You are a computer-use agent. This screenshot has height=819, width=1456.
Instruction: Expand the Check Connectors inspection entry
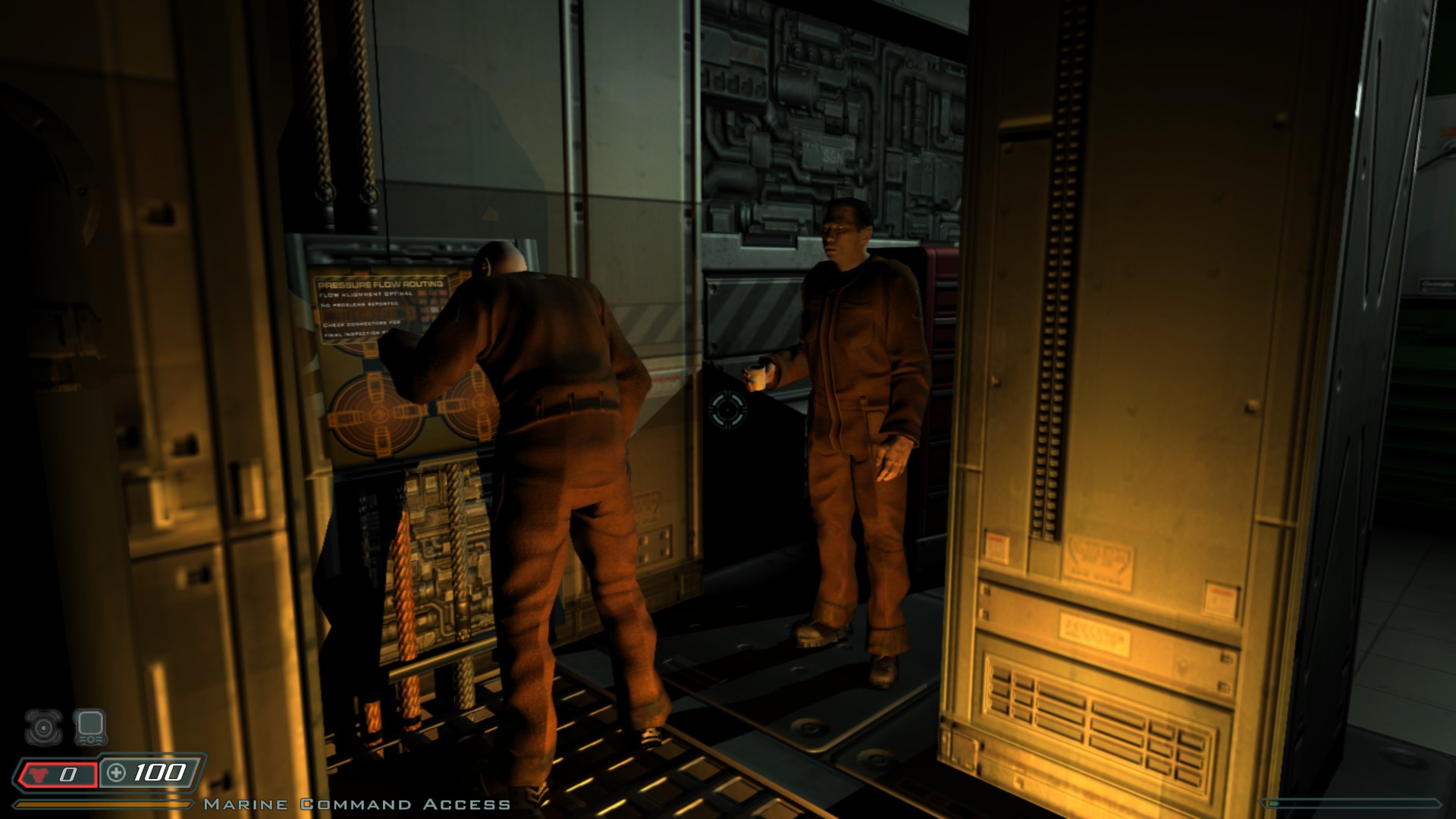(x=360, y=325)
